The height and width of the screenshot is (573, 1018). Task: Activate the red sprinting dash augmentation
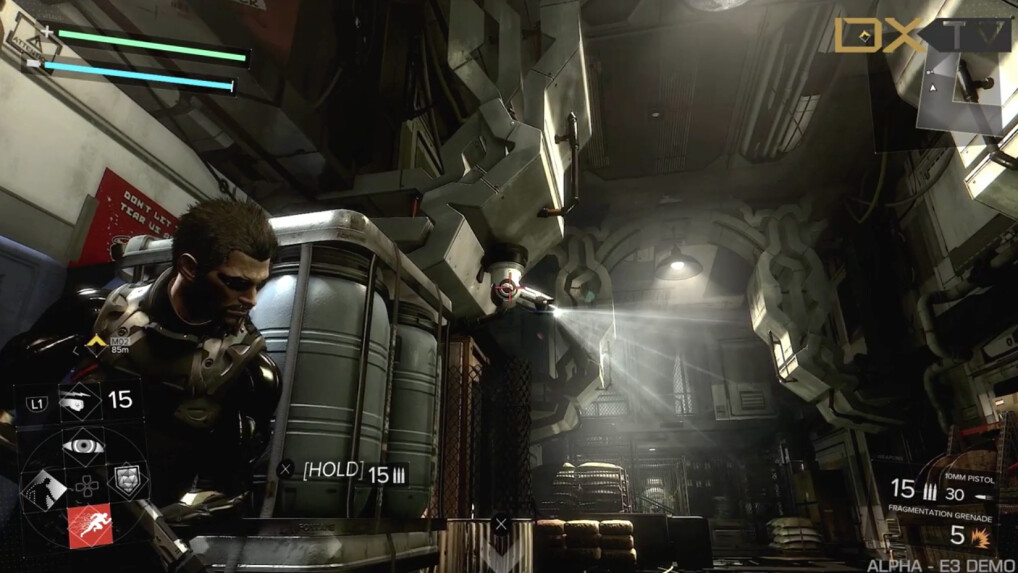pyautogui.click(x=89, y=525)
